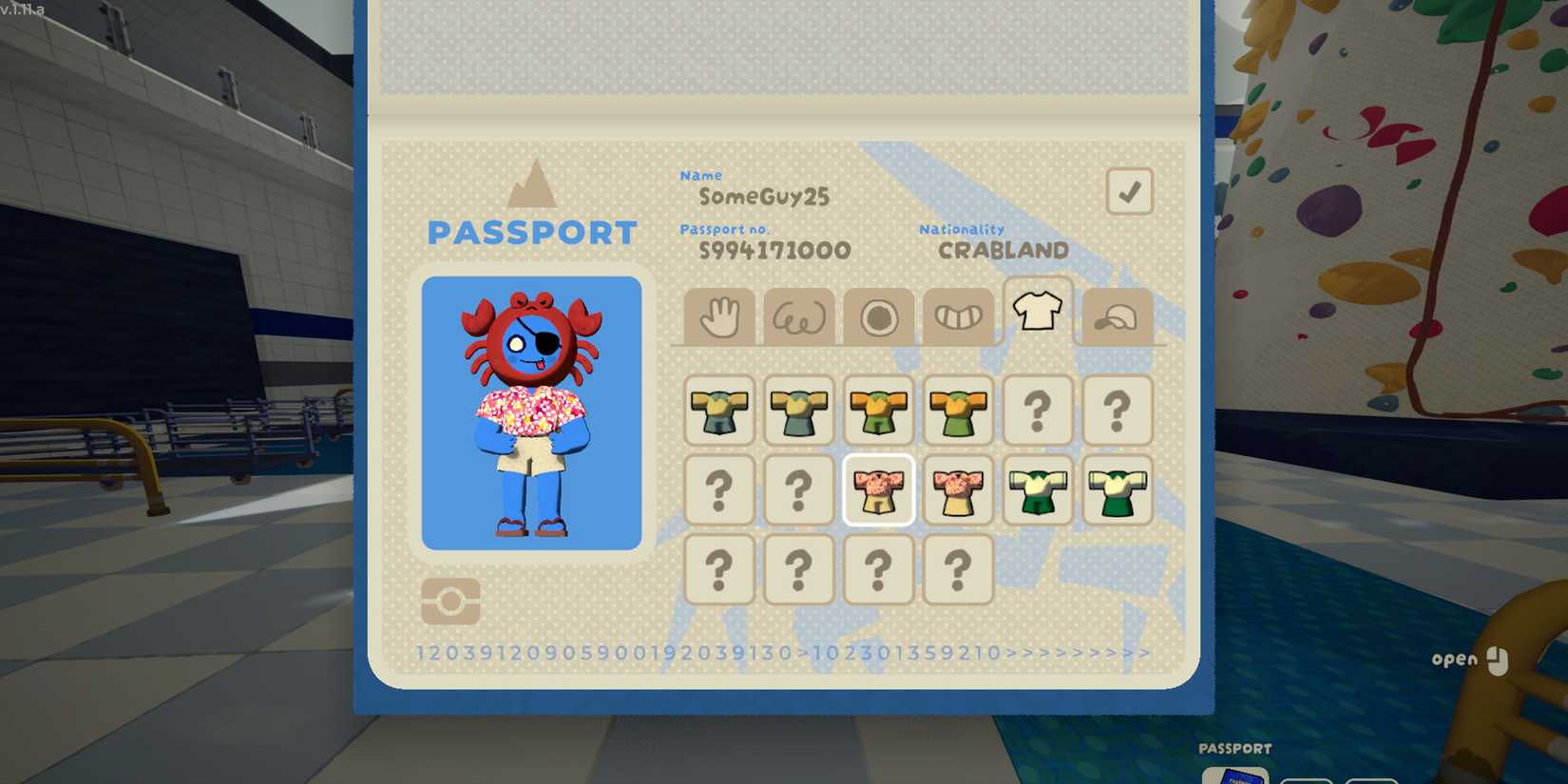The width and height of the screenshot is (1568, 784).
Task: Confirm passport with the checkmark button
Action: point(1129,190)
